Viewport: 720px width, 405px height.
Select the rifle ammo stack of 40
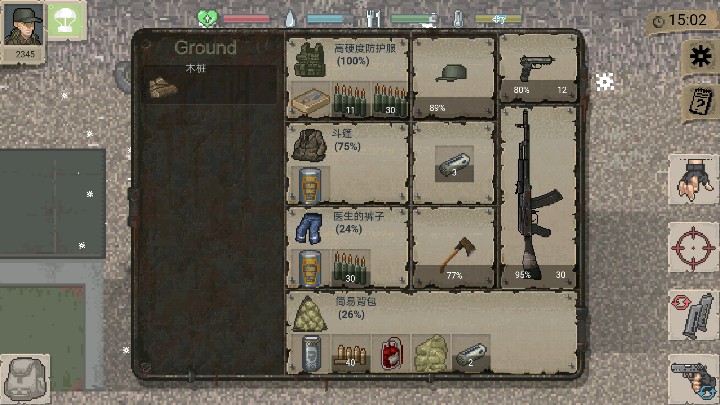point(349,353)
